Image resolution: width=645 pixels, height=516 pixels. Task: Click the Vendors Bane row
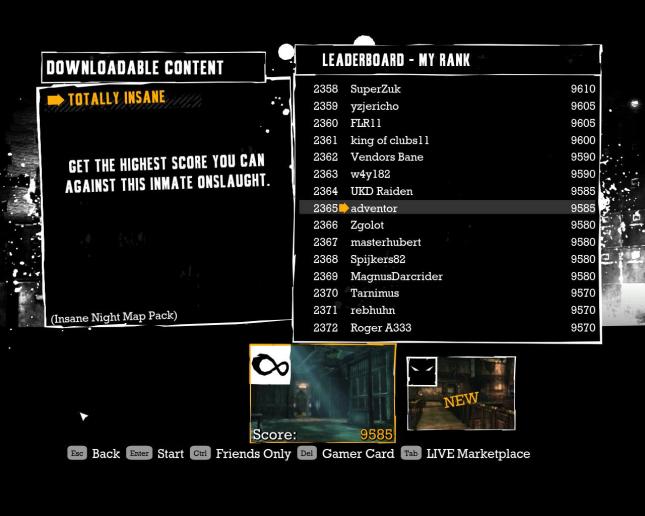coord(450,157)
